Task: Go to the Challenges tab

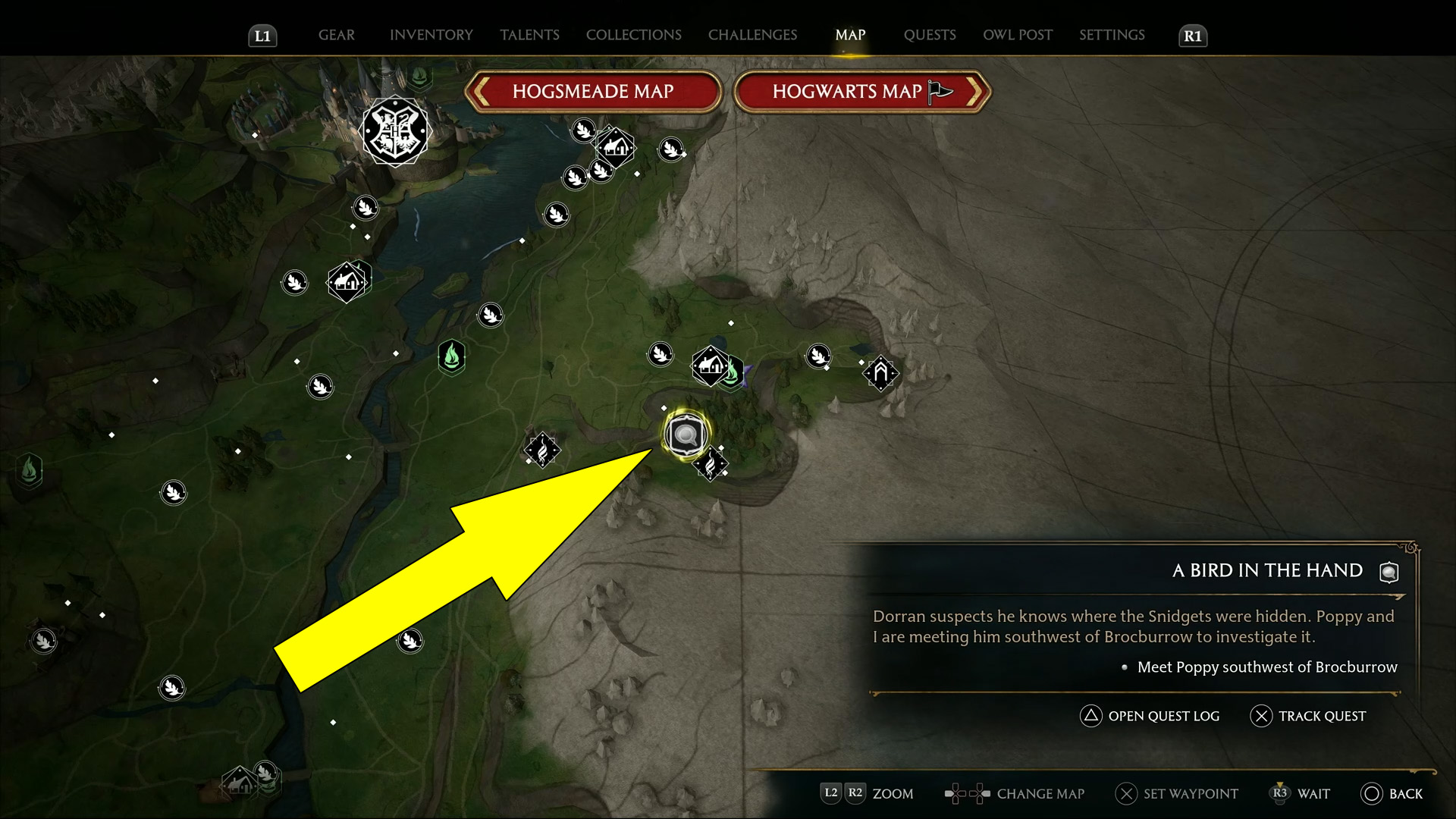Action: 752,35
